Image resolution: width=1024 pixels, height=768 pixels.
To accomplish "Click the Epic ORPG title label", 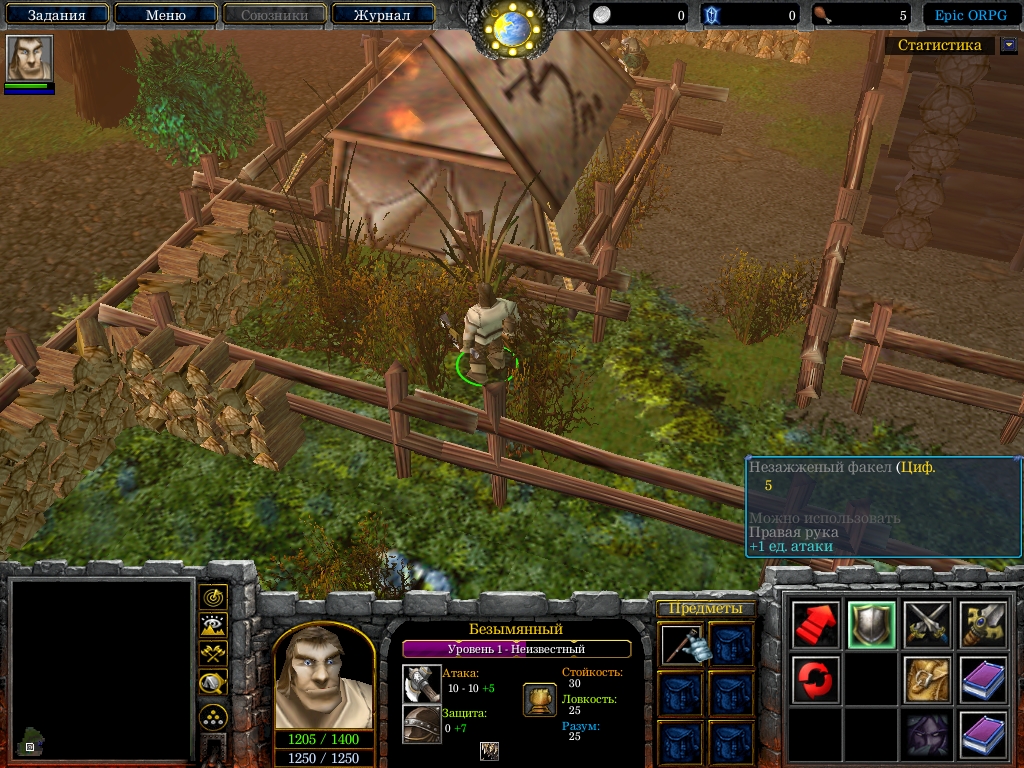I will point(970,15).
